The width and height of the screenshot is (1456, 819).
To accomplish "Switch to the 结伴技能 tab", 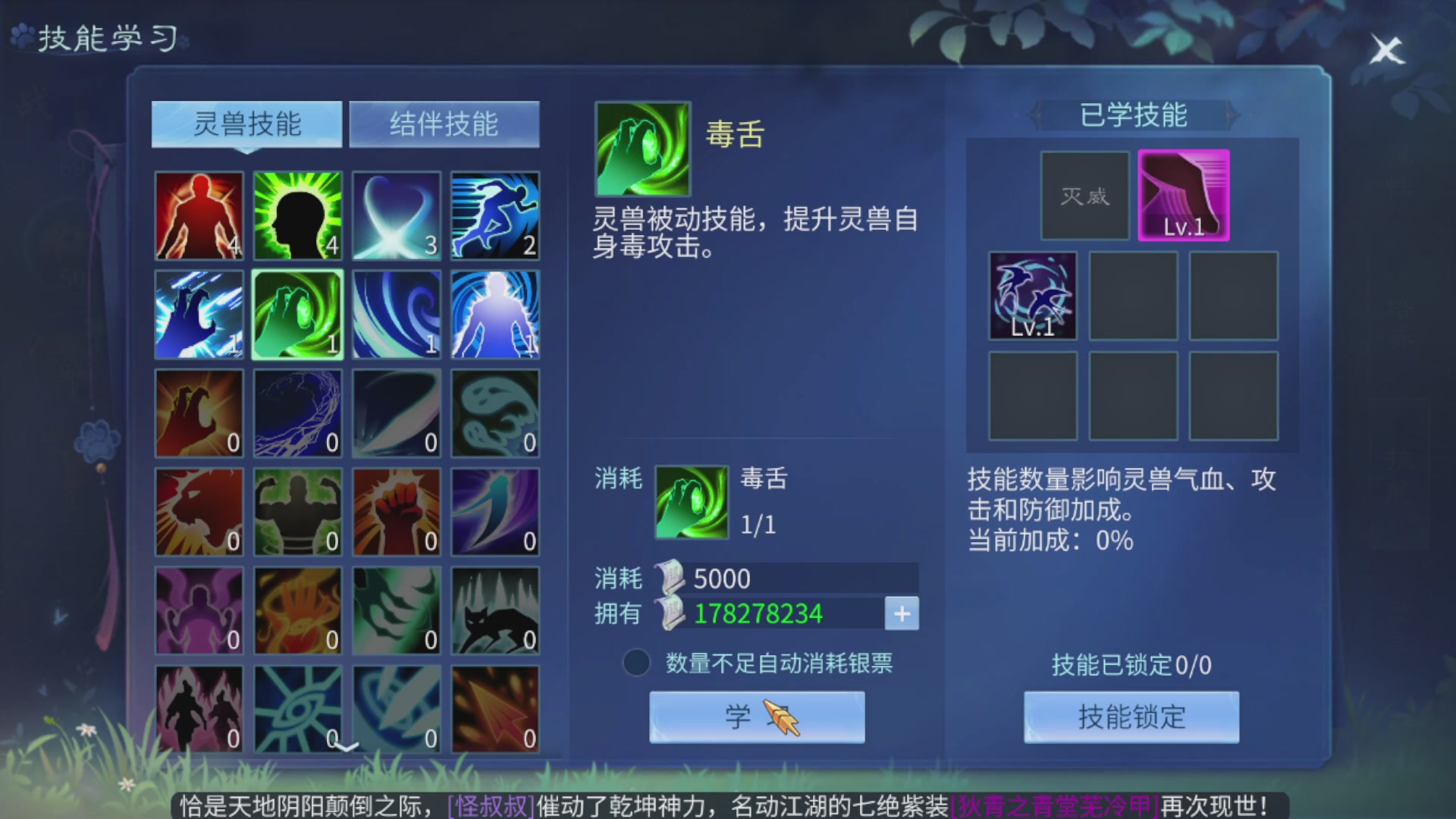I will click(x=444, y=124).
